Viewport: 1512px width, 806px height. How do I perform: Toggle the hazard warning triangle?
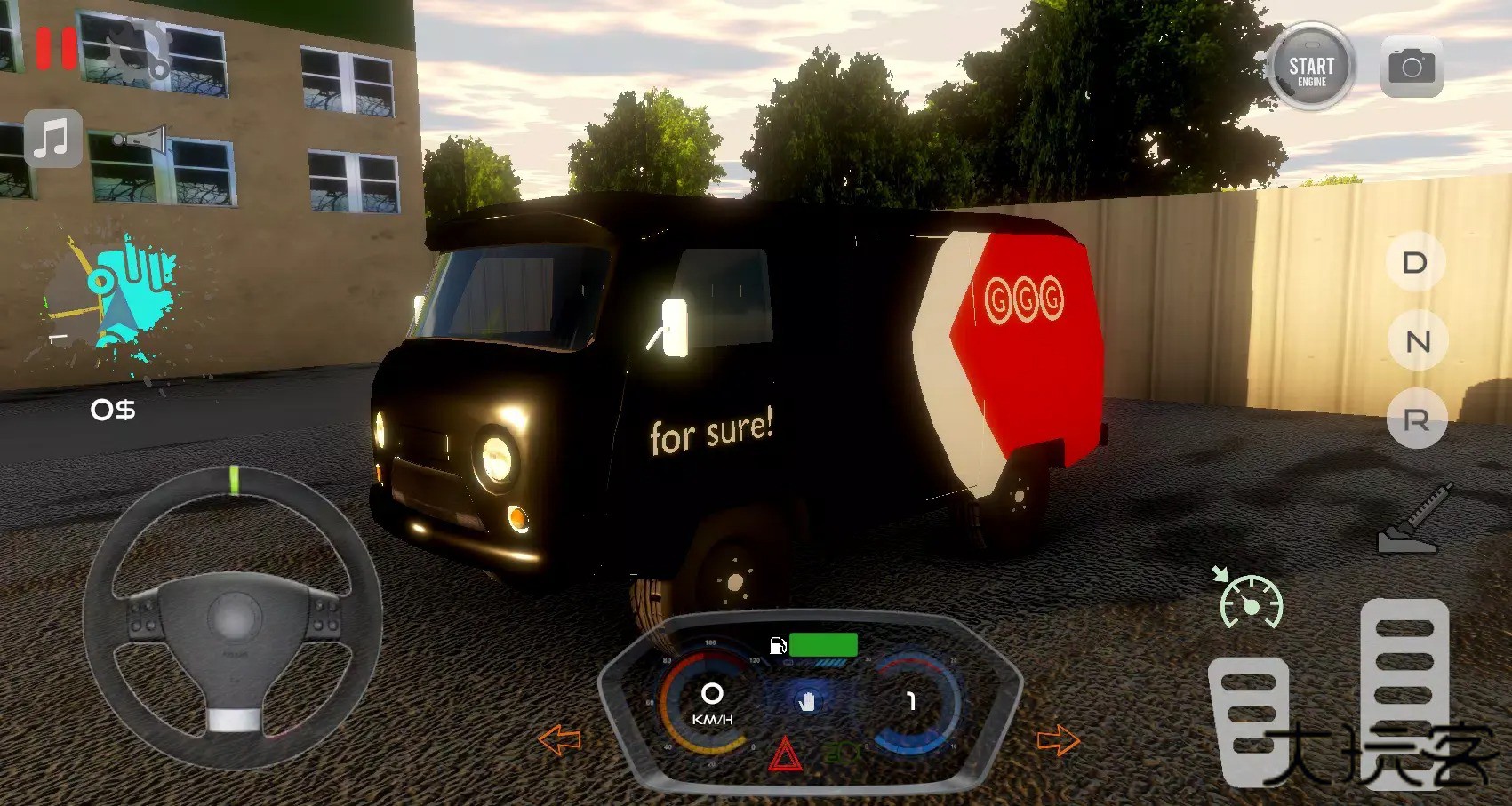(x=784, y=754)
